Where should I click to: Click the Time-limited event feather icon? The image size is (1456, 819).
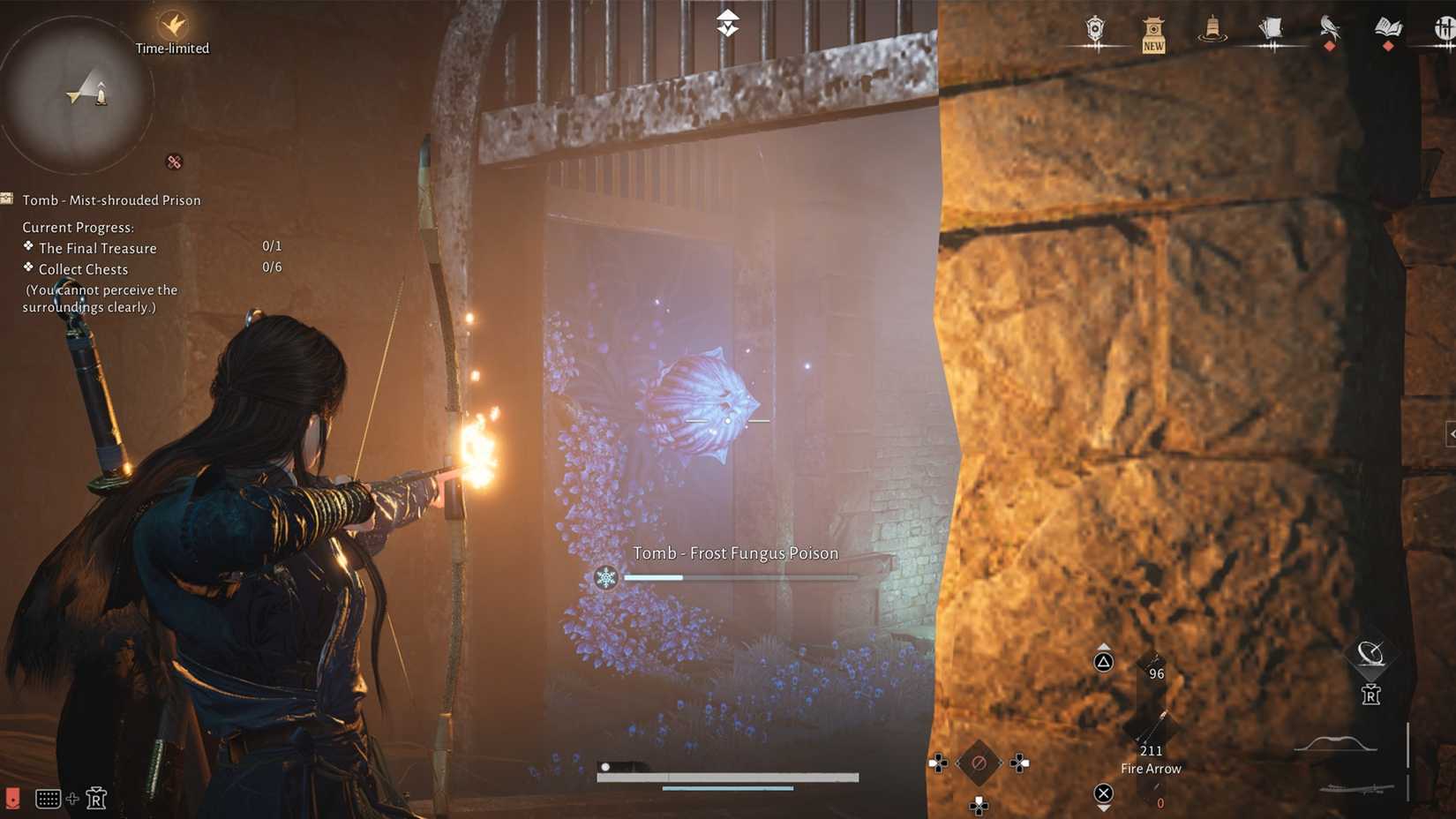(172, 25)
